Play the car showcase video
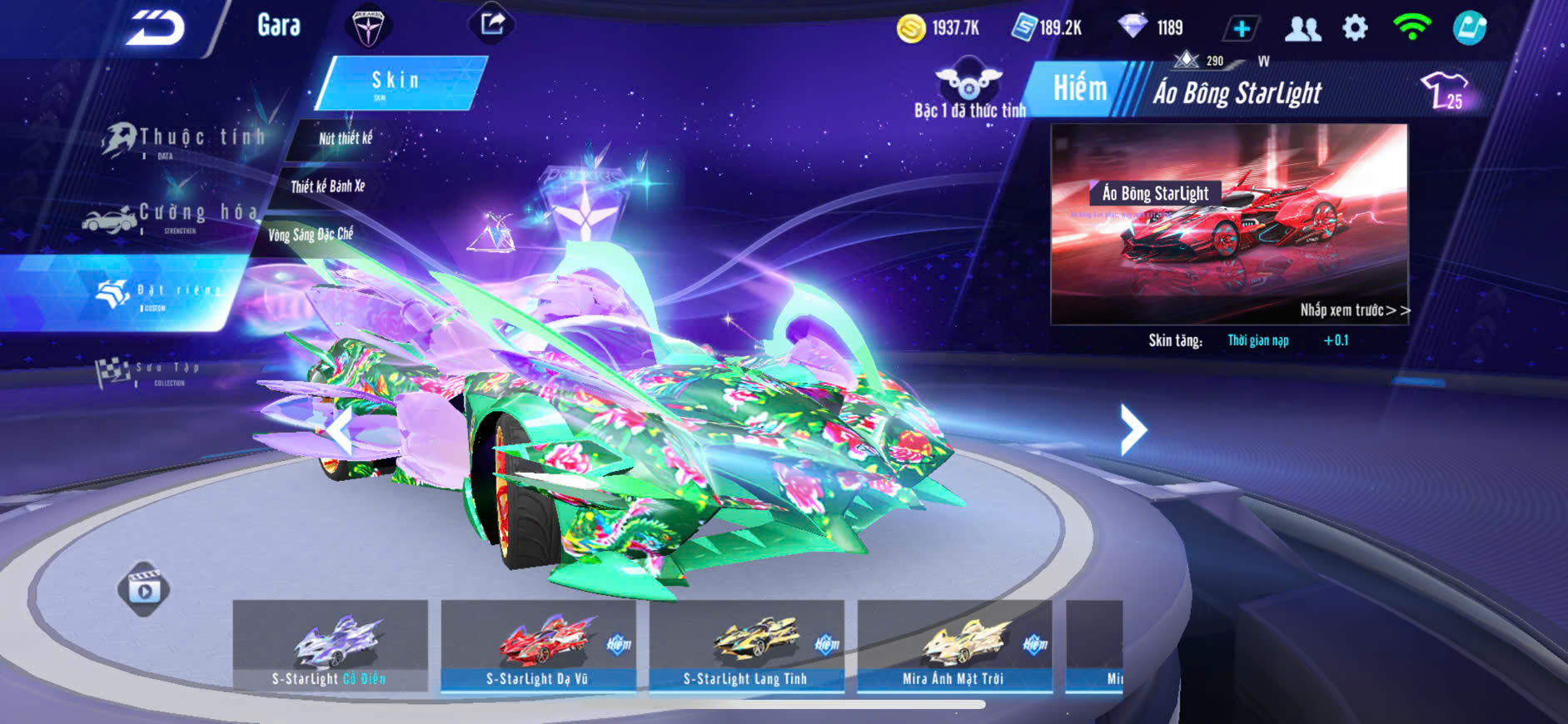This screenshot has width=1568, height=724. tap(144, 589)
